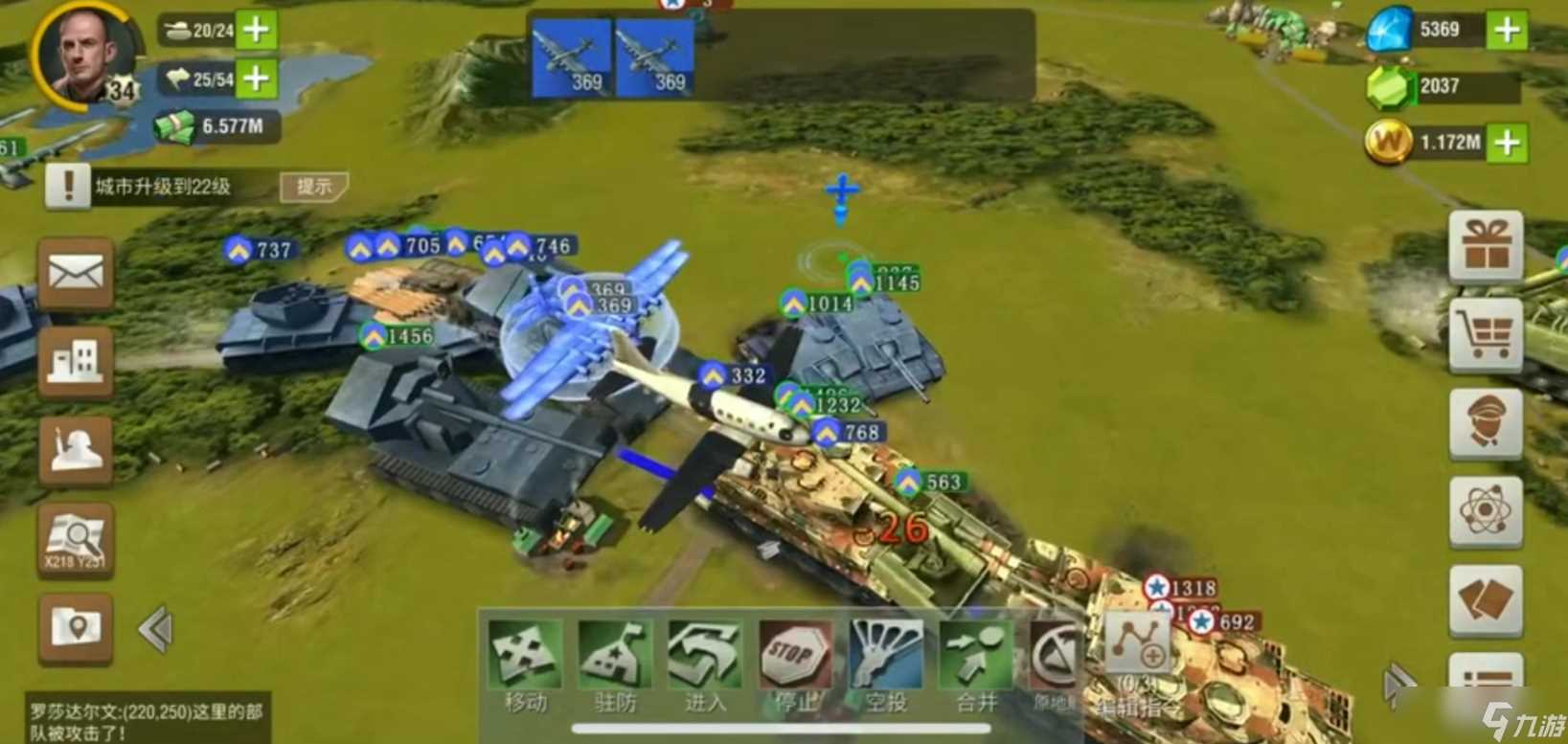Open the shopping cart store
Viewport: 1568px width, 744px height.
tap(1486, 334)
